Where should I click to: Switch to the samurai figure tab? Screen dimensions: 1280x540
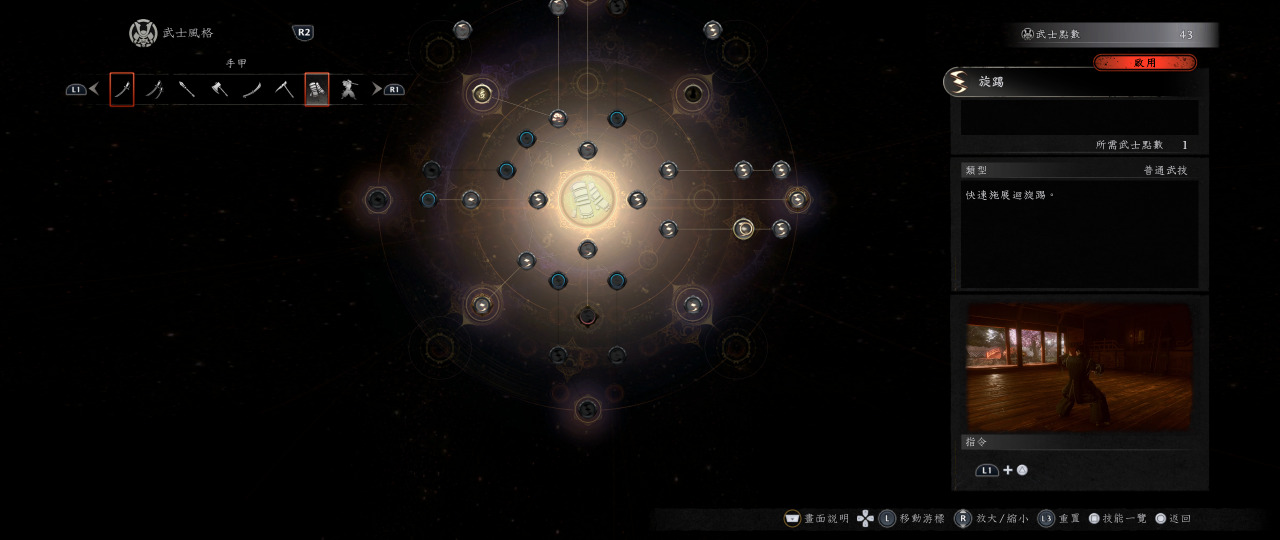pyautogui.click(x=349, y=90)
